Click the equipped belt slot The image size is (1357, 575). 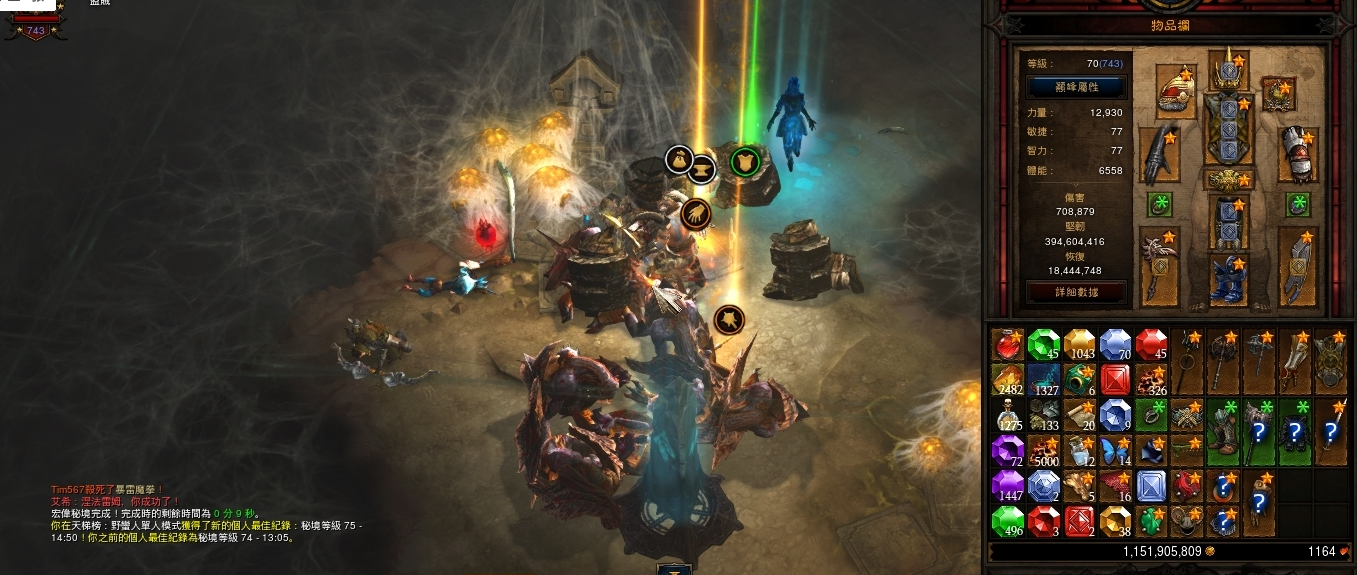1227,179
